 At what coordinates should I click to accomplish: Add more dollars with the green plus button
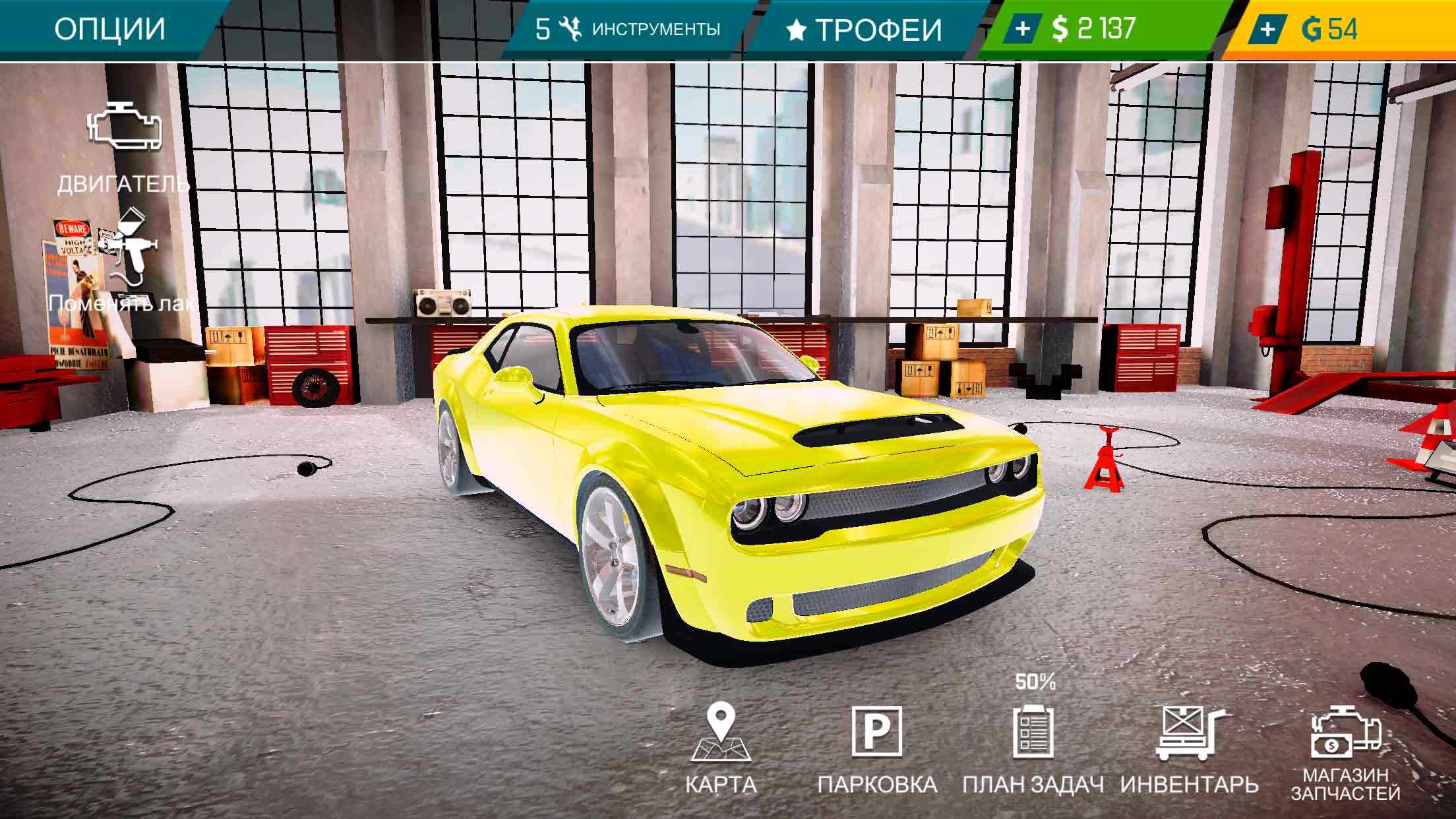[x=1023, y=29]
